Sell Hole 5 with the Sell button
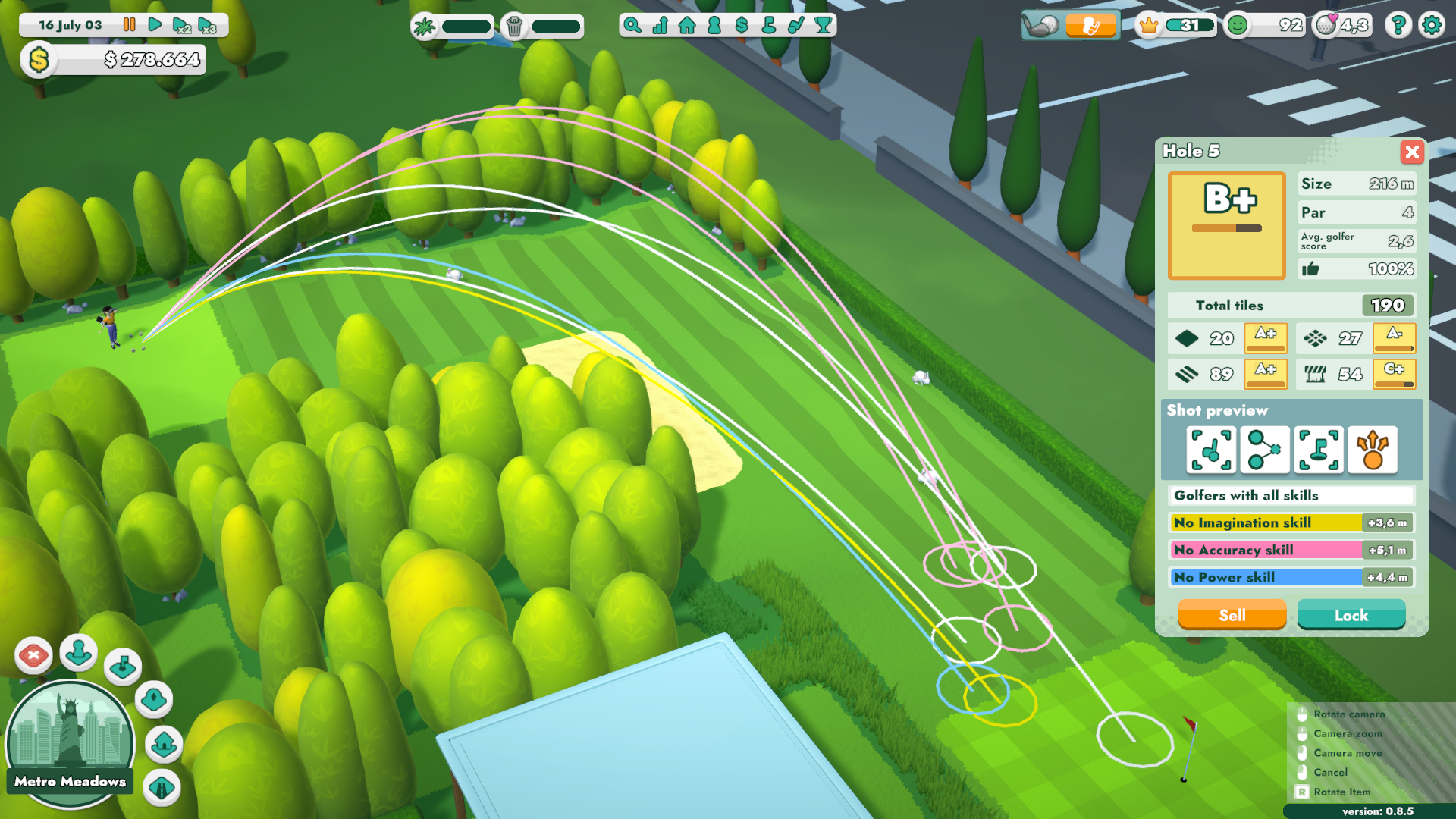This screenshot has height=819, width=1456. (x=1232, y=615)
